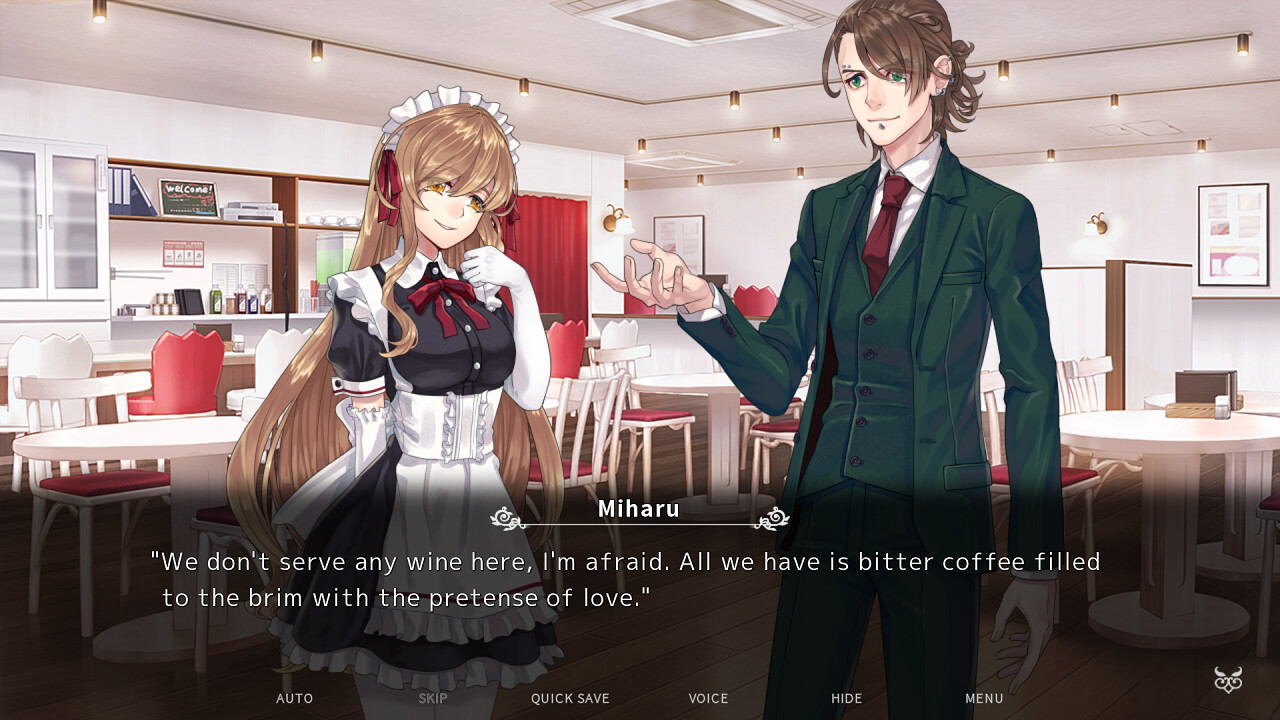Click the butterfly emblem icon bottom-right
1280x720 pixels.
tap(1228, 679)
